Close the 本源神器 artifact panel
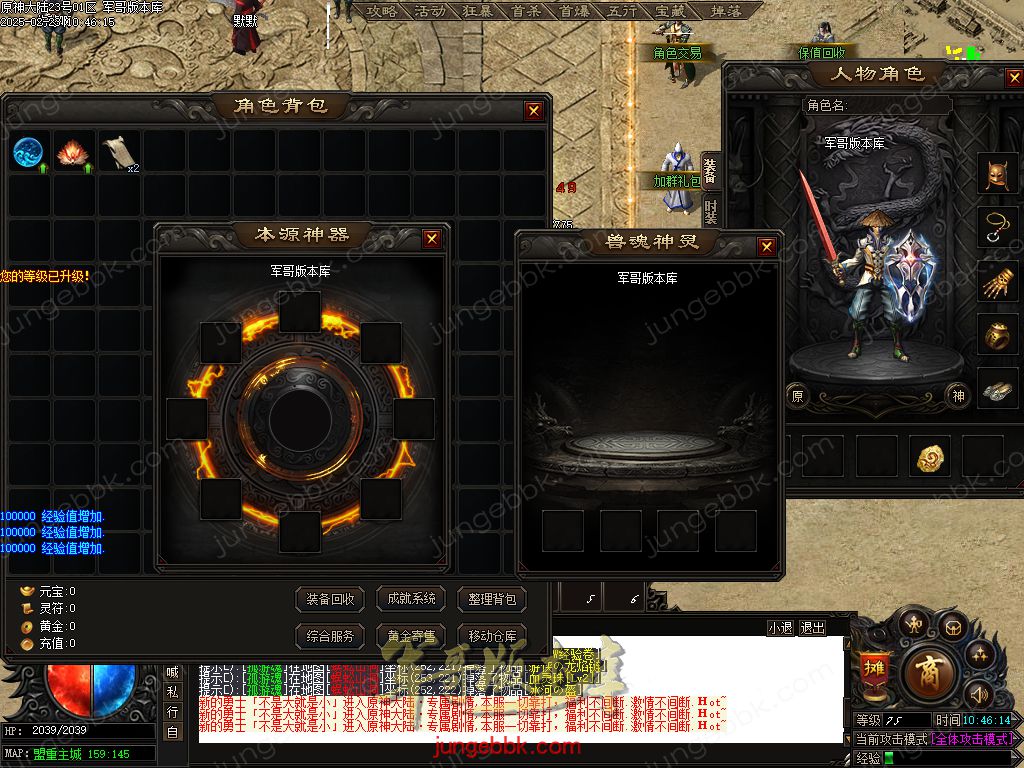The width and height of the screenshot is (1024, 768). point(431,239)
